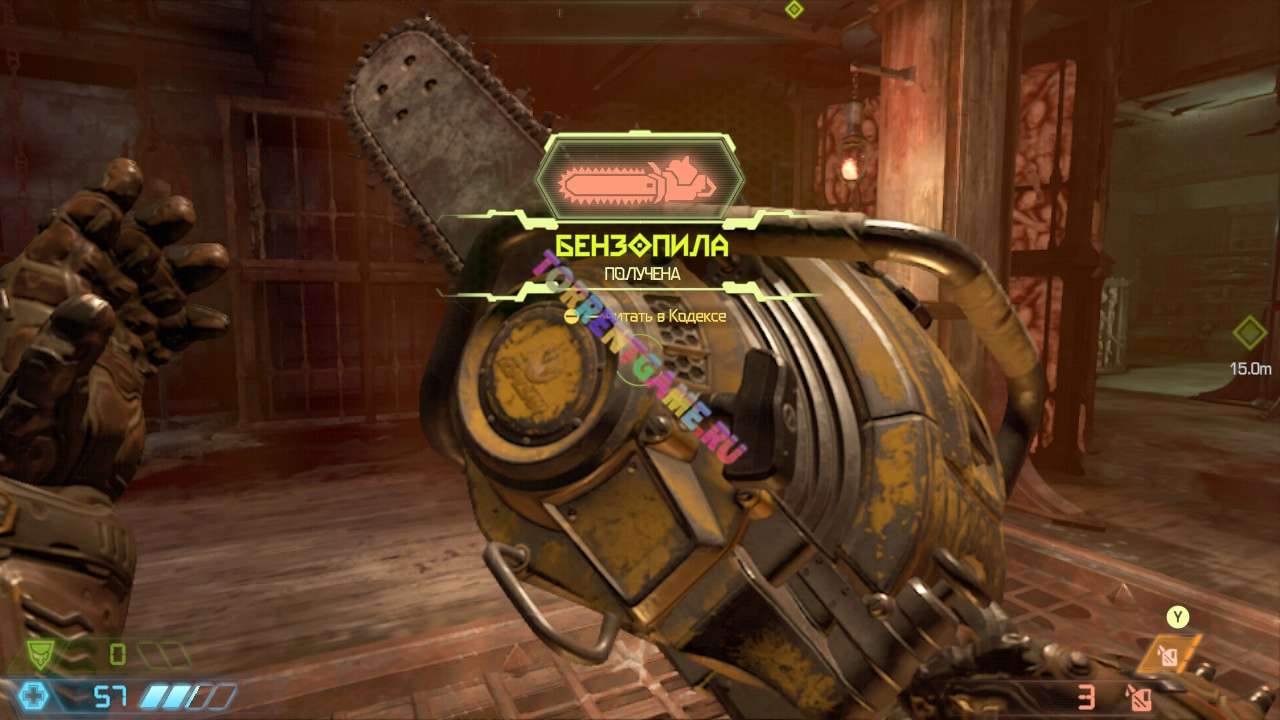Click the objective diamond marker showing 15.0m
The width and height of the screenshot is (1280, 720).
pyautogui.click(x=1249, y=333)
